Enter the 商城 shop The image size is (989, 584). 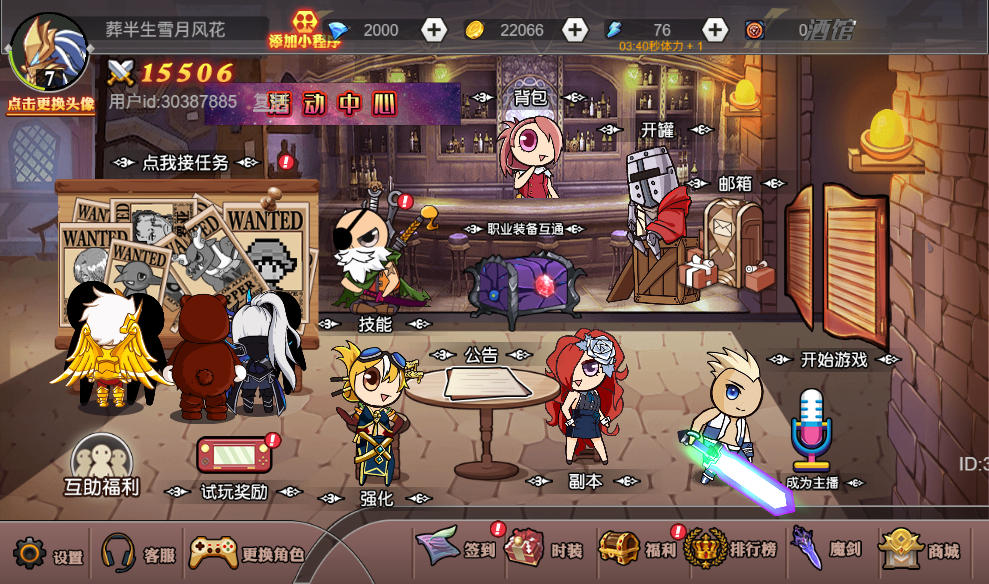(918, 549)
